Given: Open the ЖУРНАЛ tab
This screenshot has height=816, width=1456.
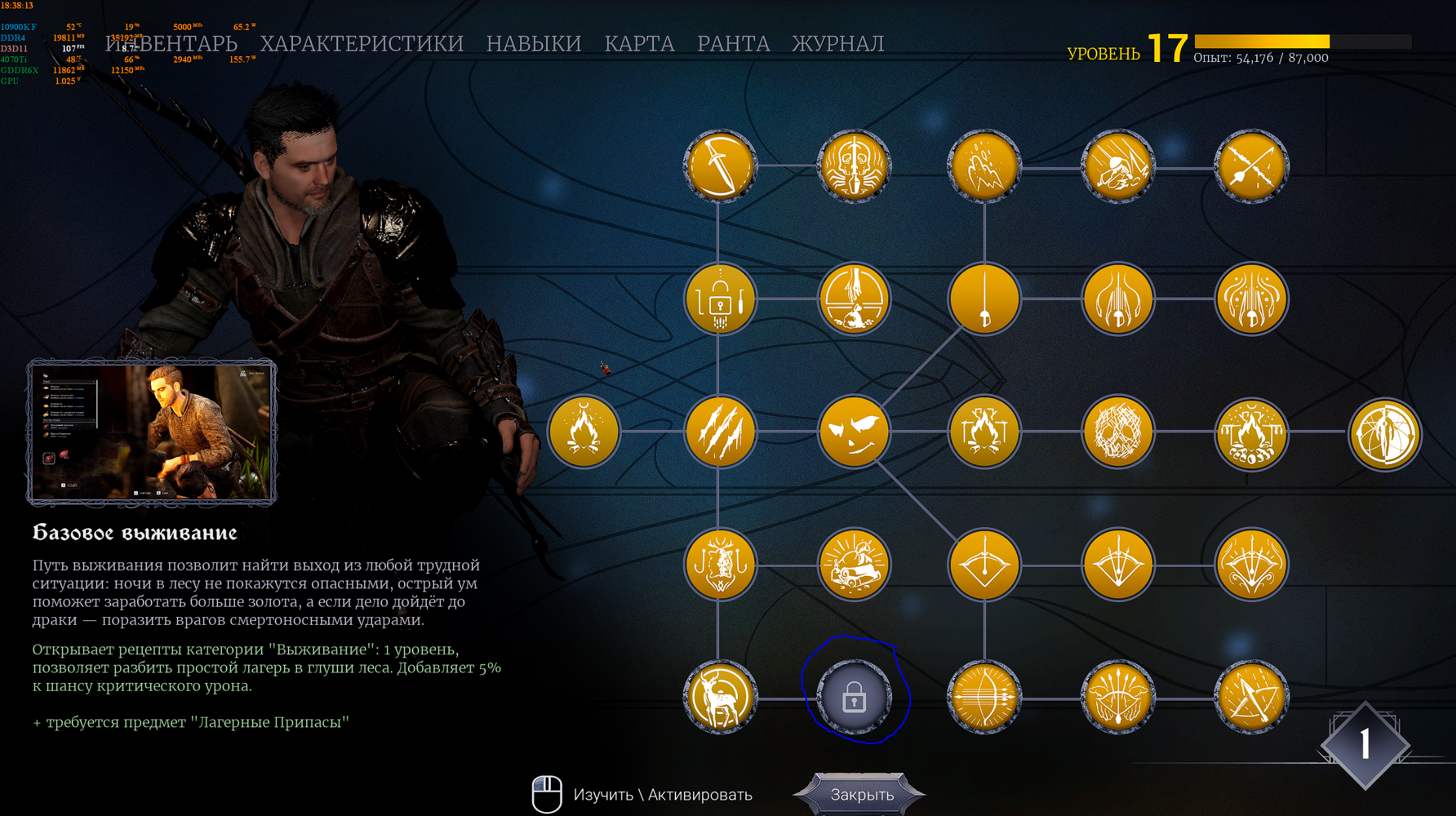Looking at the screenshot, I should point(838,44).
